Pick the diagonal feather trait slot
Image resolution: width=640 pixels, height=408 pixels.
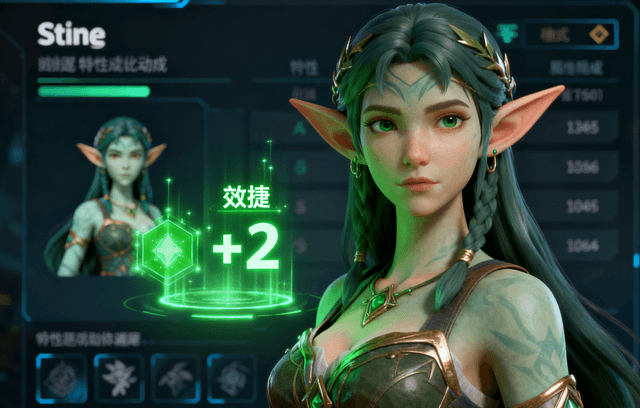(x=176, y=378)
